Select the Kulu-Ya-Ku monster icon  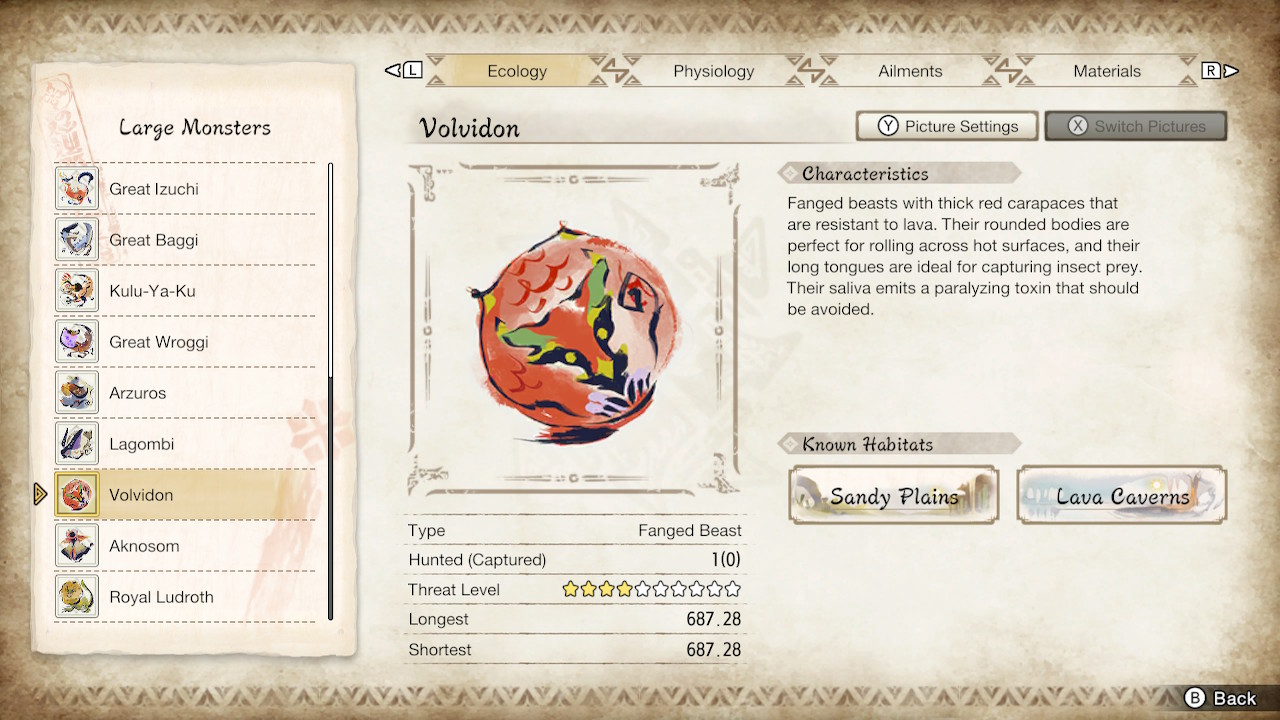[x=76, y=290]
